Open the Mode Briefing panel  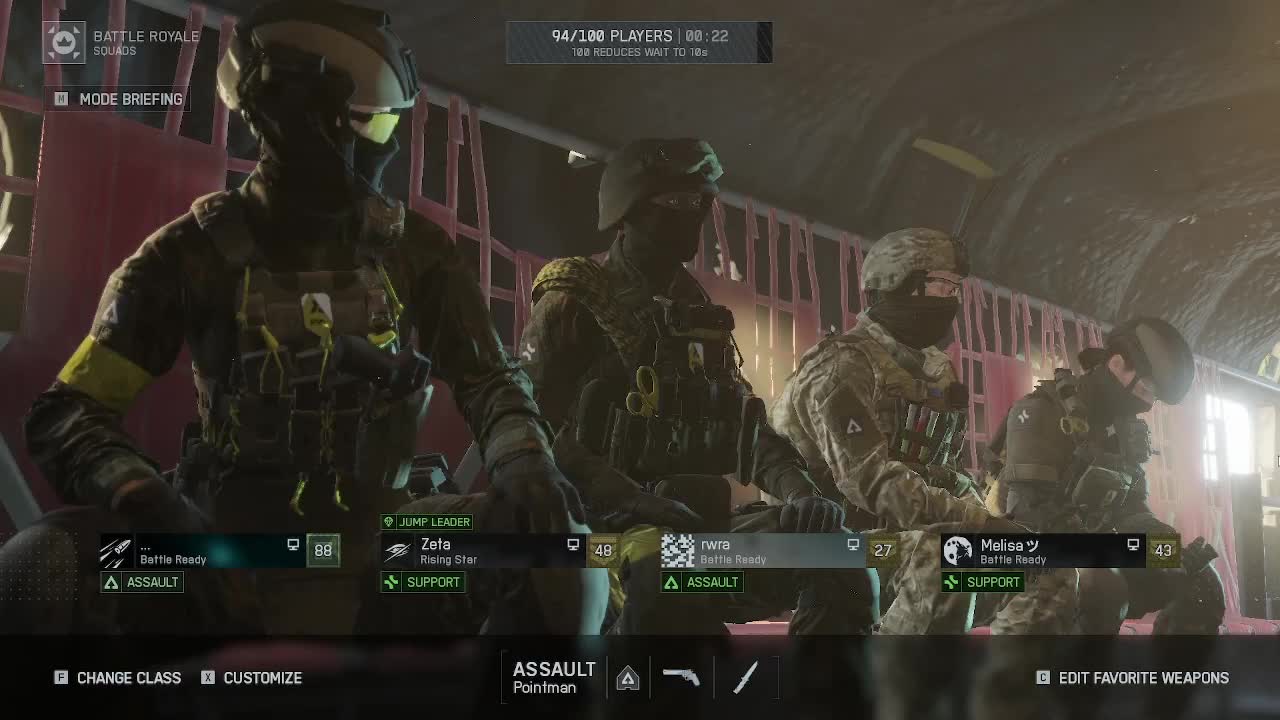coord(120,99)
